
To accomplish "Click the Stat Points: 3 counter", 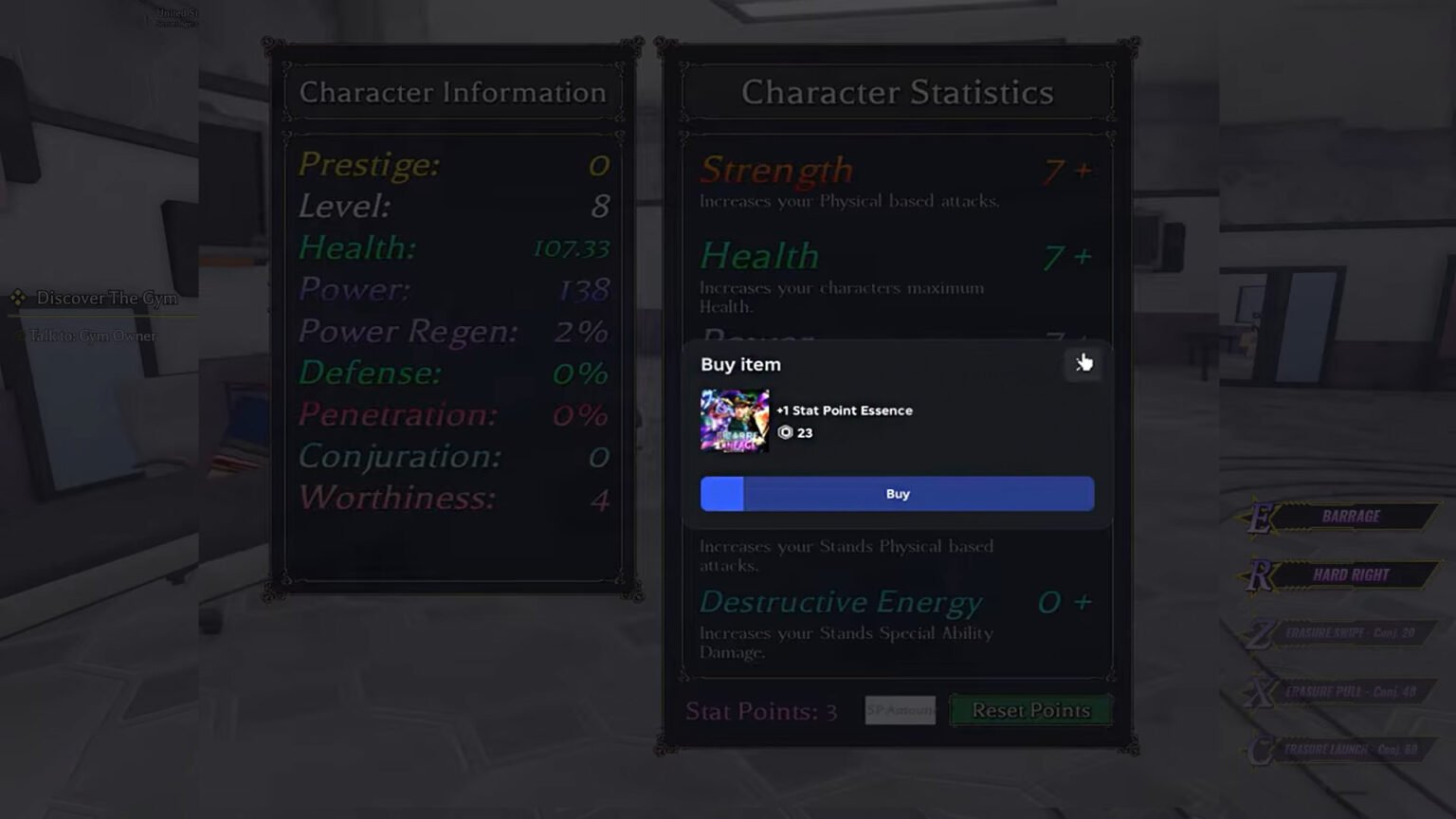I will pos(761,711).
